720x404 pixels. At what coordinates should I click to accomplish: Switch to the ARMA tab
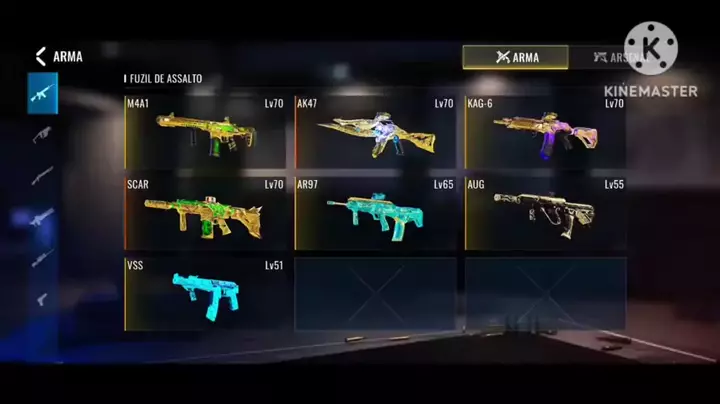[515, 57]
